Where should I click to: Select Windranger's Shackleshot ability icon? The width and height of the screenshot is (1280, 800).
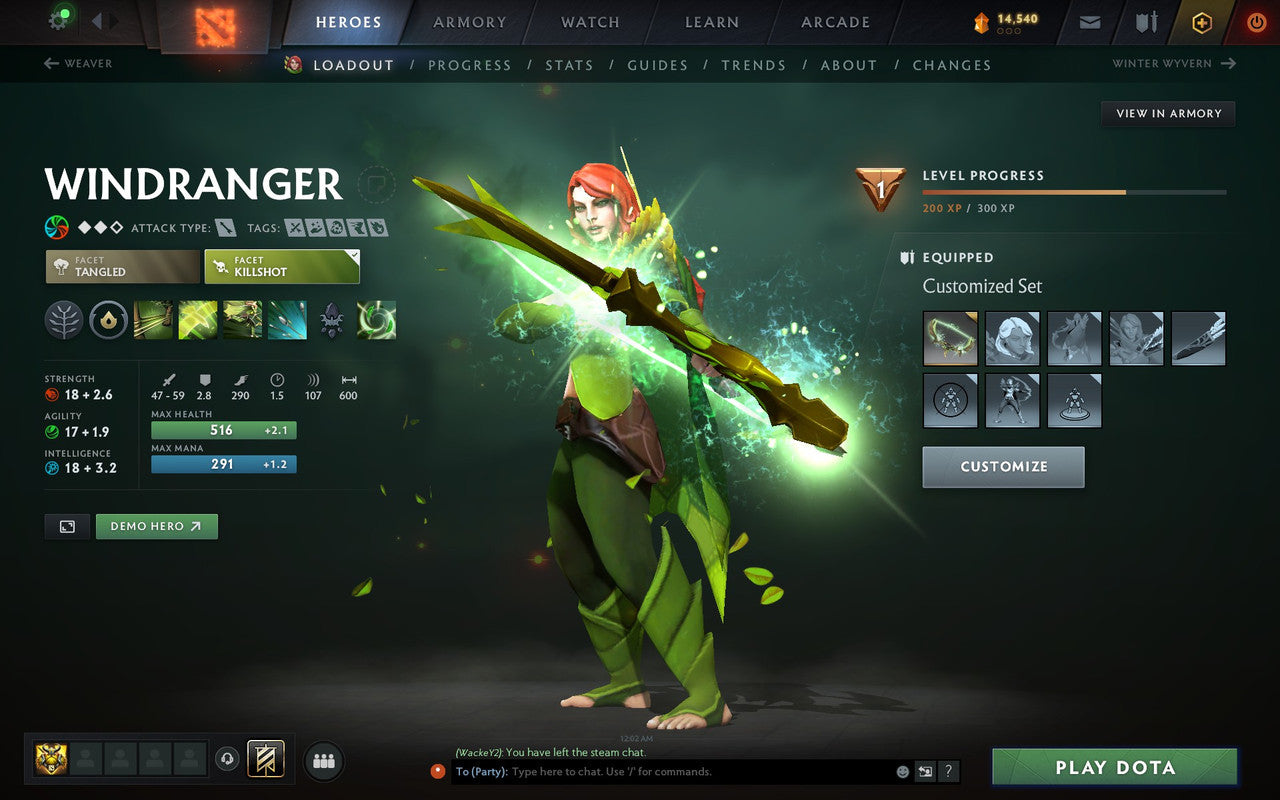(153, 320)
